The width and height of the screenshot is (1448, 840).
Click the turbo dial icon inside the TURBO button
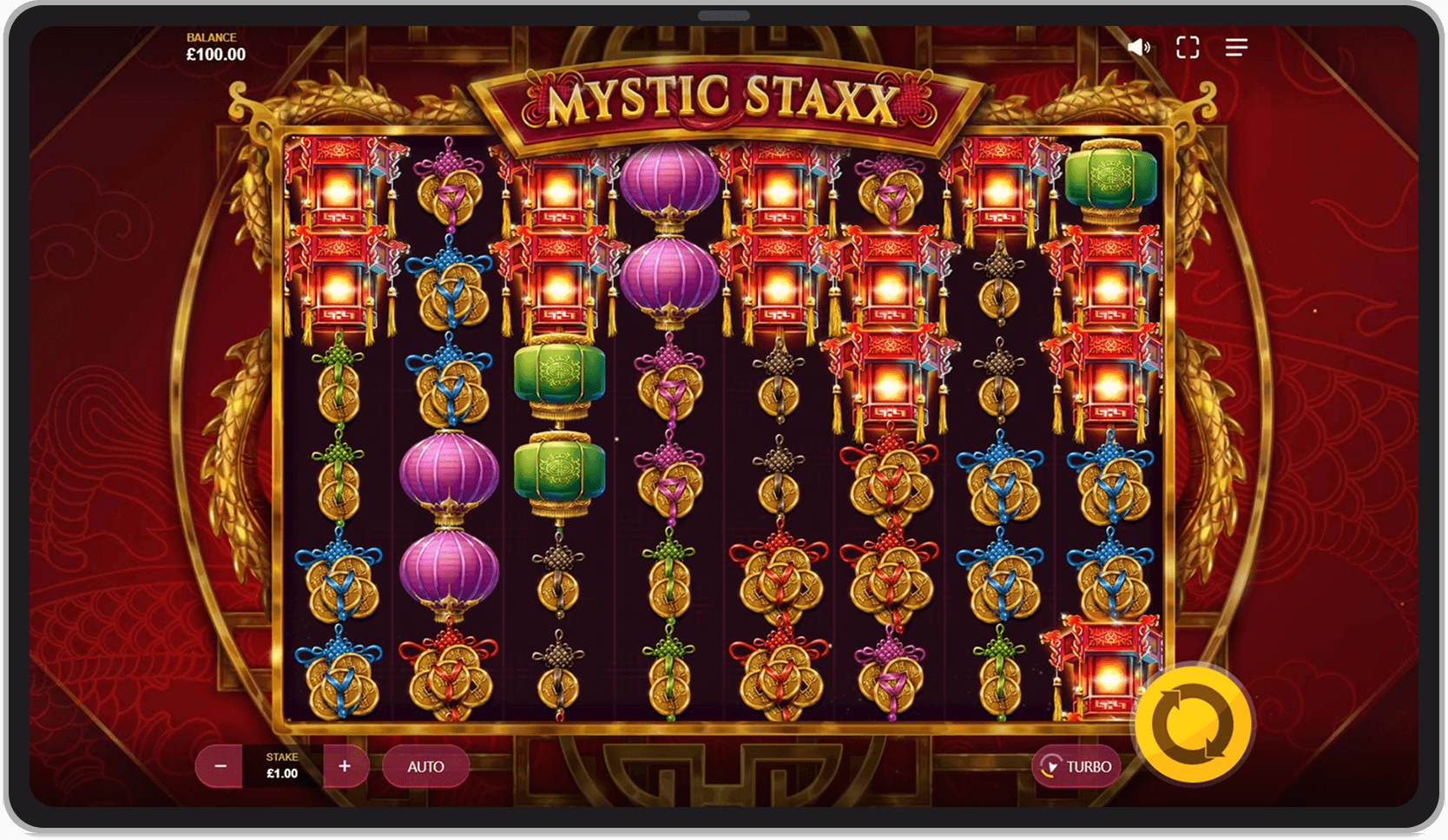tap(1050, 766)
